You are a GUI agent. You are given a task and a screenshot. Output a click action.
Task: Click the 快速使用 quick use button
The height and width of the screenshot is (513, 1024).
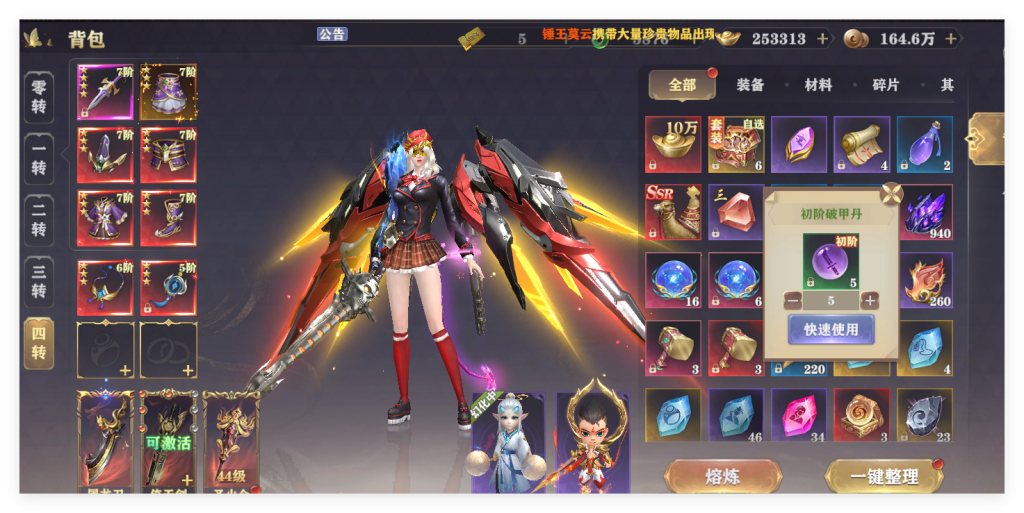coord(830,328)
